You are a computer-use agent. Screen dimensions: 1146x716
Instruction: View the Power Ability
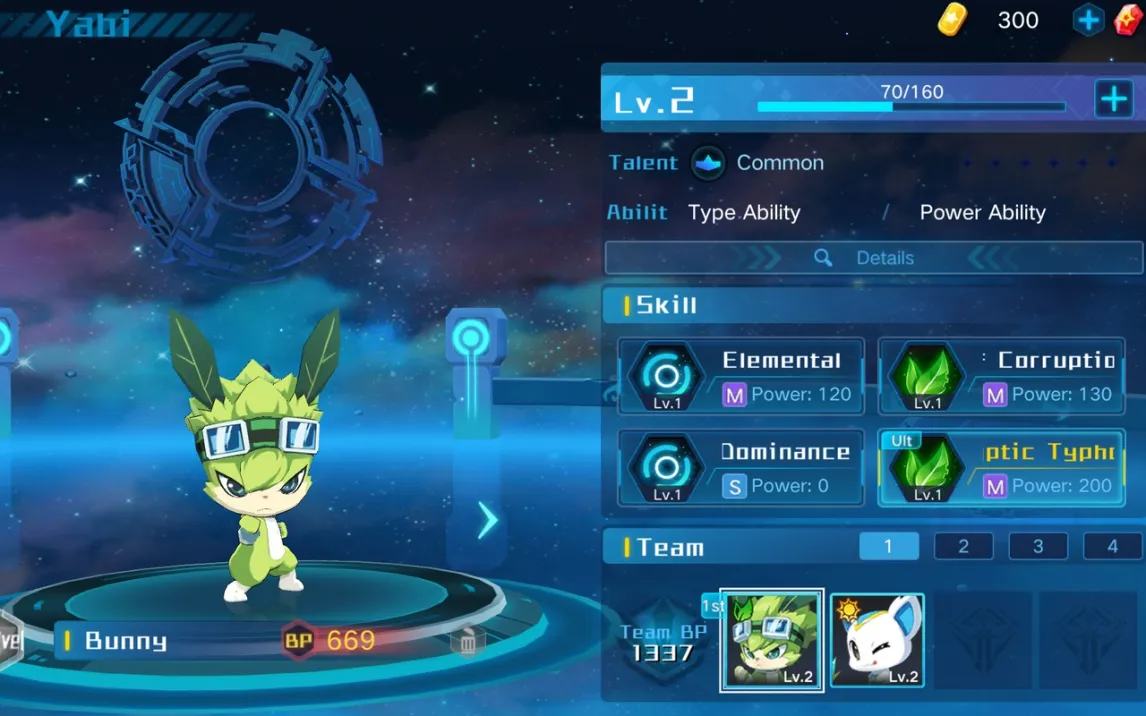(x=982, y=213)
